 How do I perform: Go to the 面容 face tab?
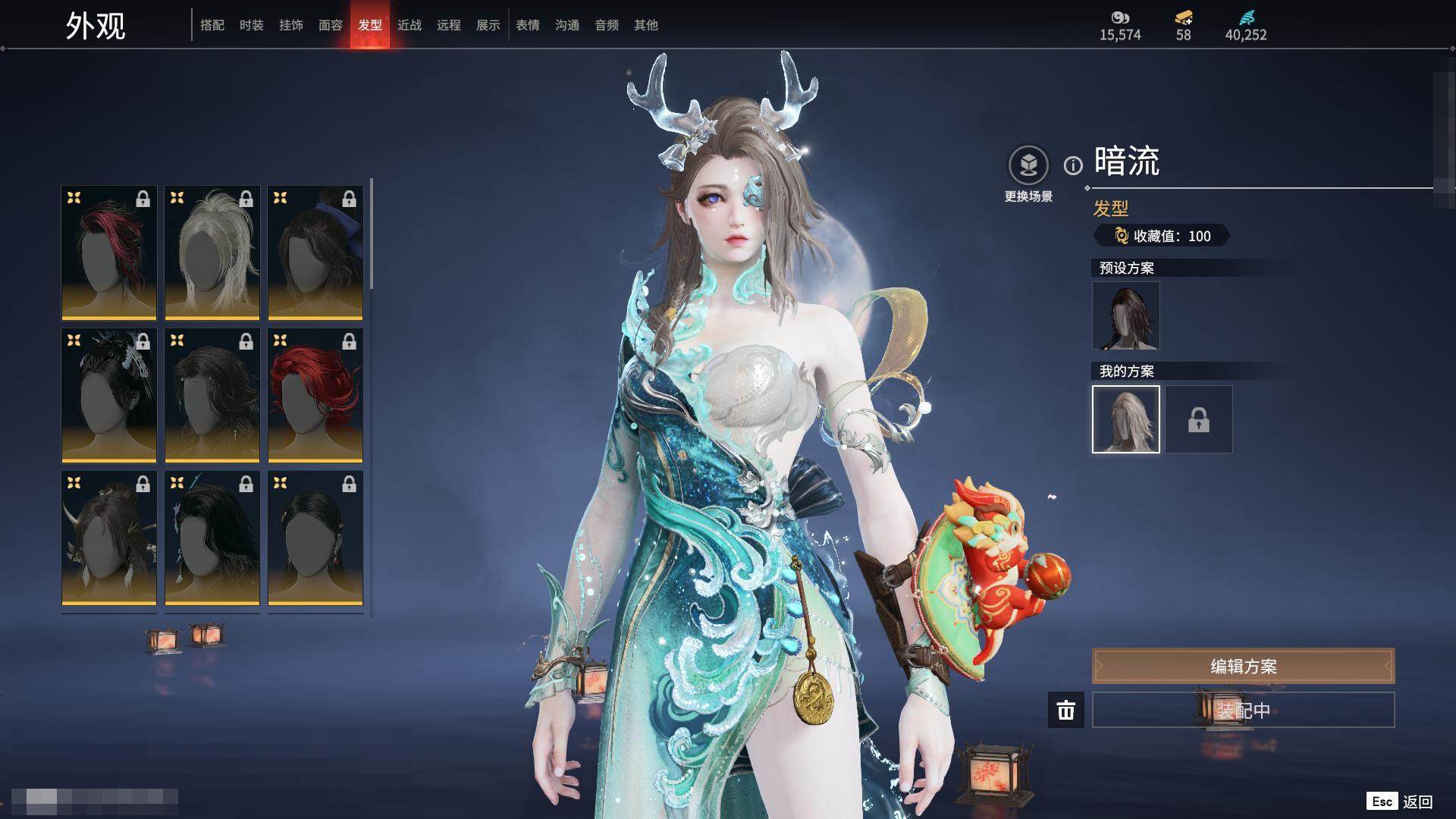point(331,25)
